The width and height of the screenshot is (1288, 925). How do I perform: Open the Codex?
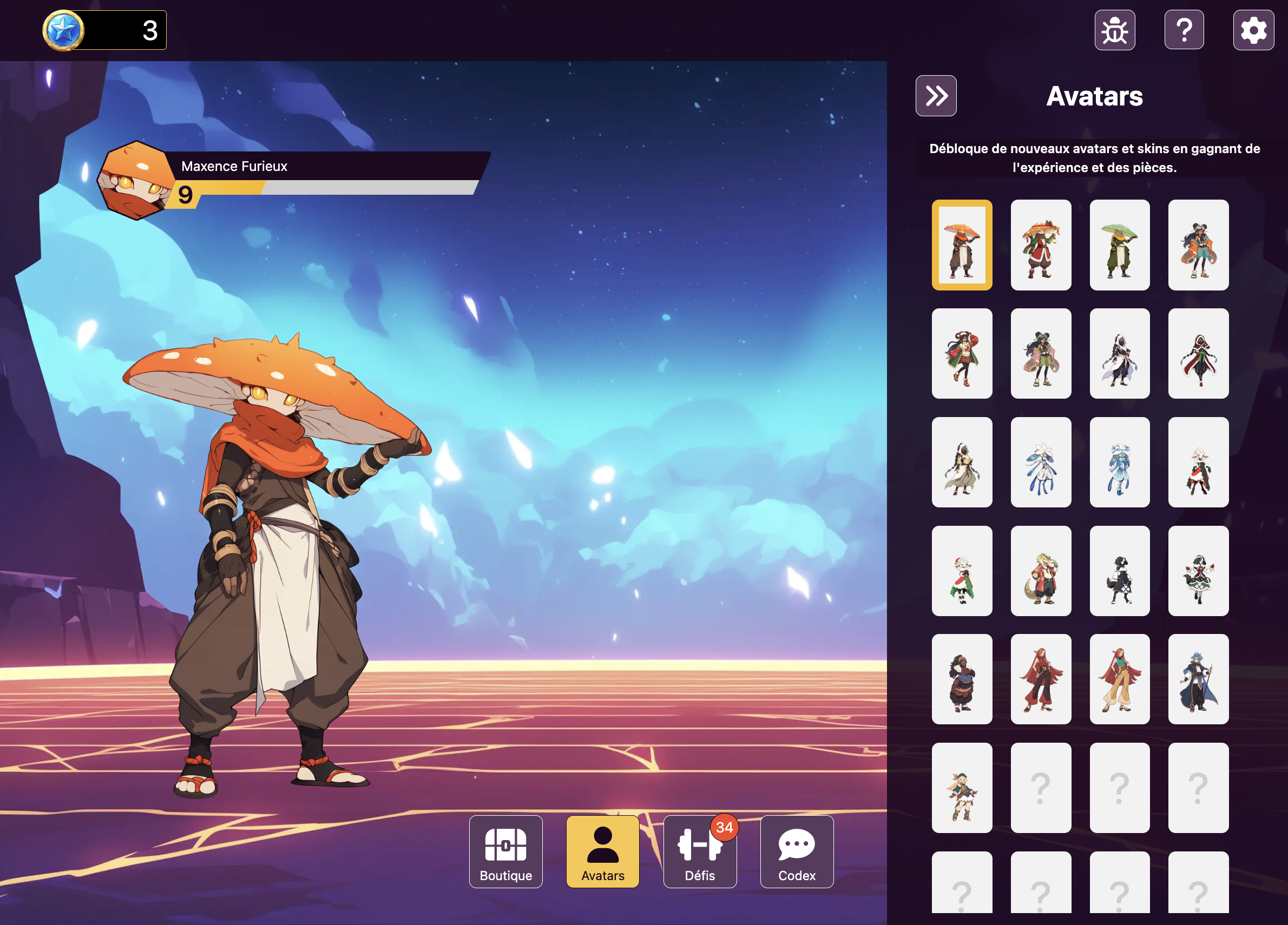[797, 851]
